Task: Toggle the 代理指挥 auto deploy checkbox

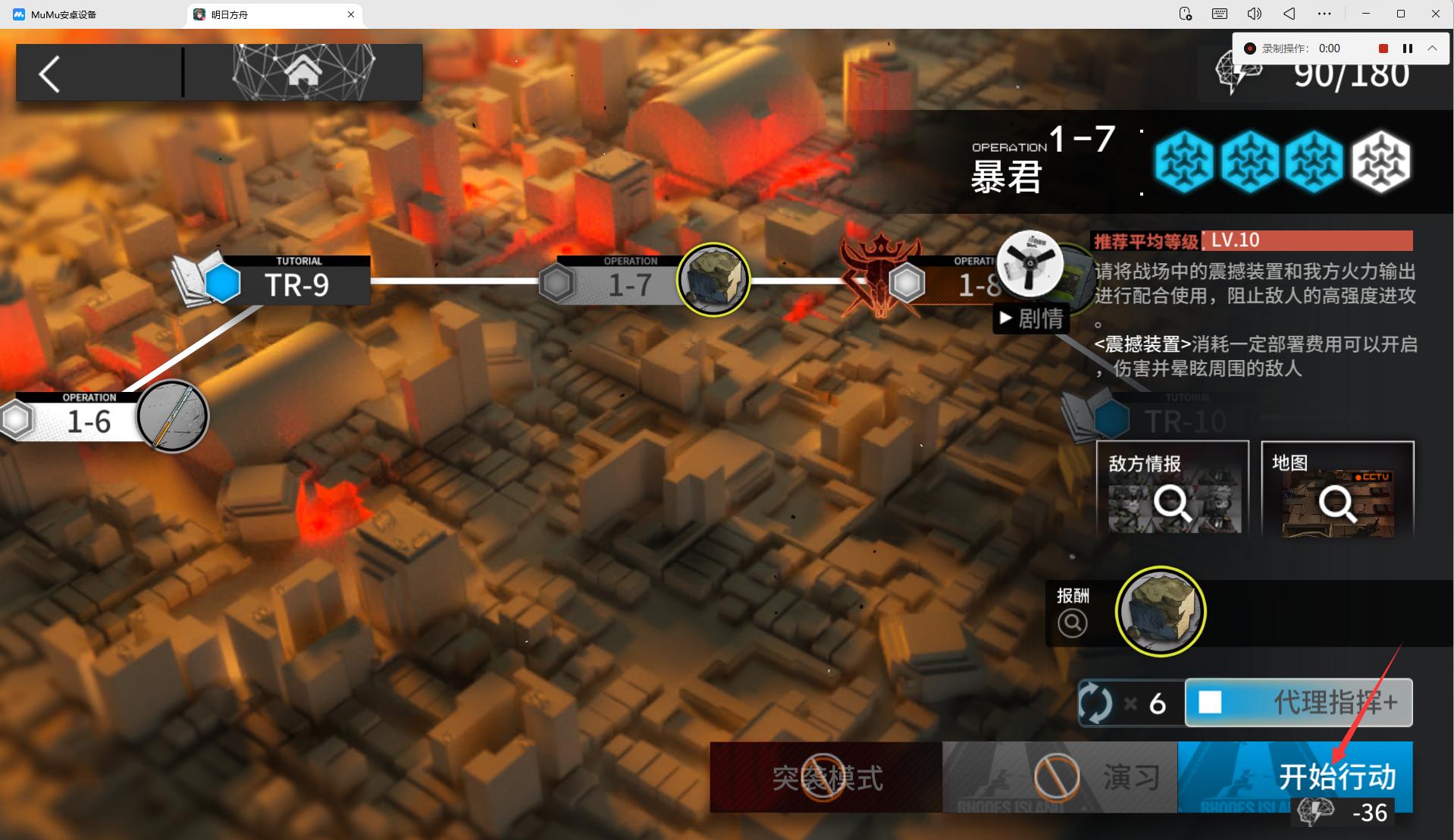Action: 1210,703
